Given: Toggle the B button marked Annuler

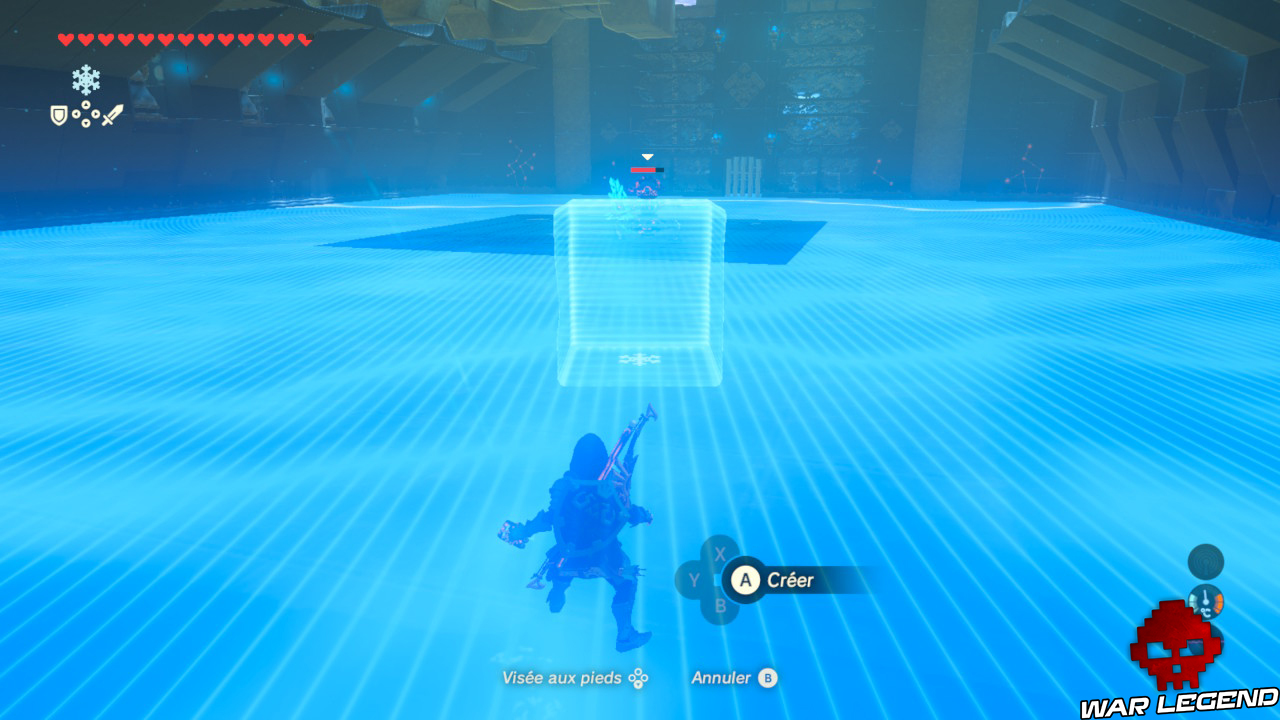Looking at the screenshot, I should pyautogui.click(x=769, y=678).
